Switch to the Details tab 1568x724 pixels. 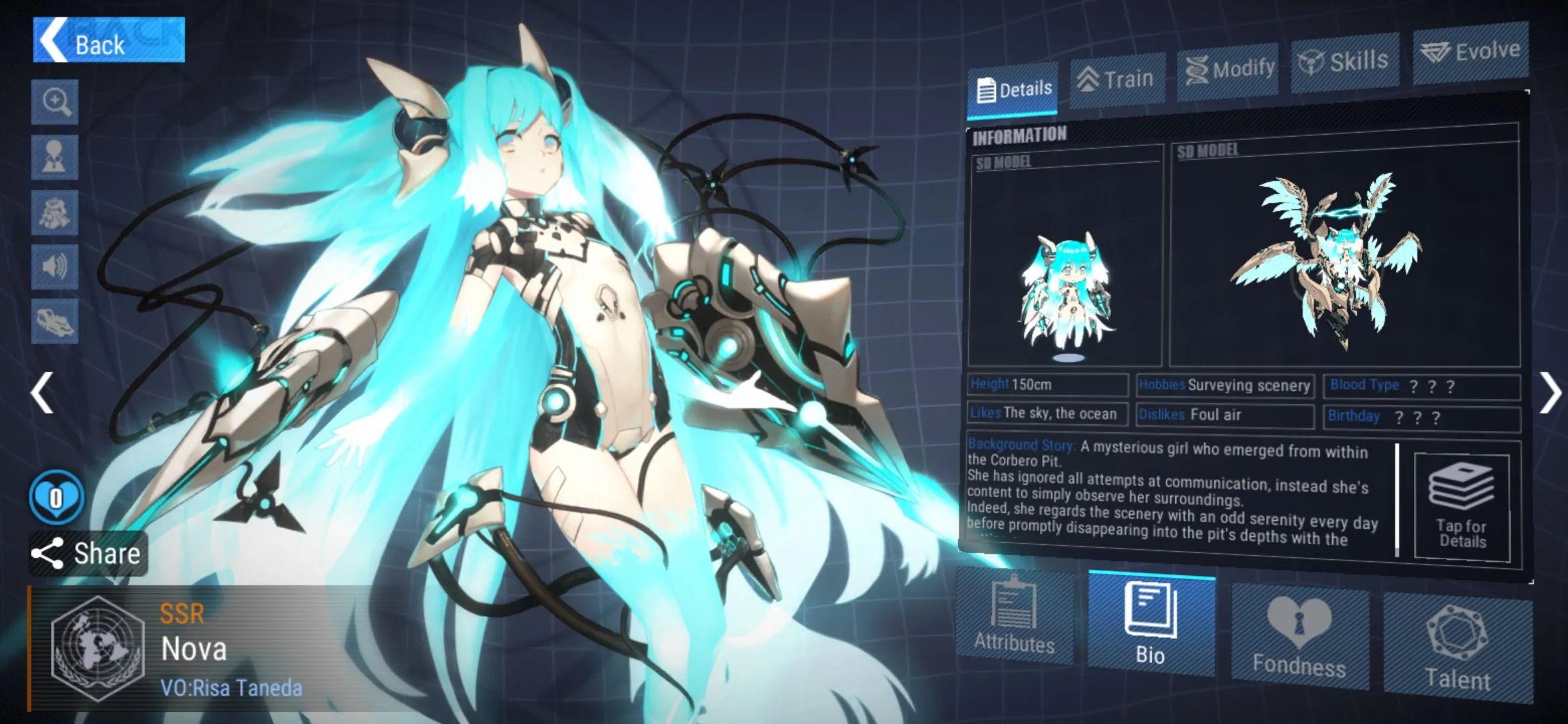1014,89
